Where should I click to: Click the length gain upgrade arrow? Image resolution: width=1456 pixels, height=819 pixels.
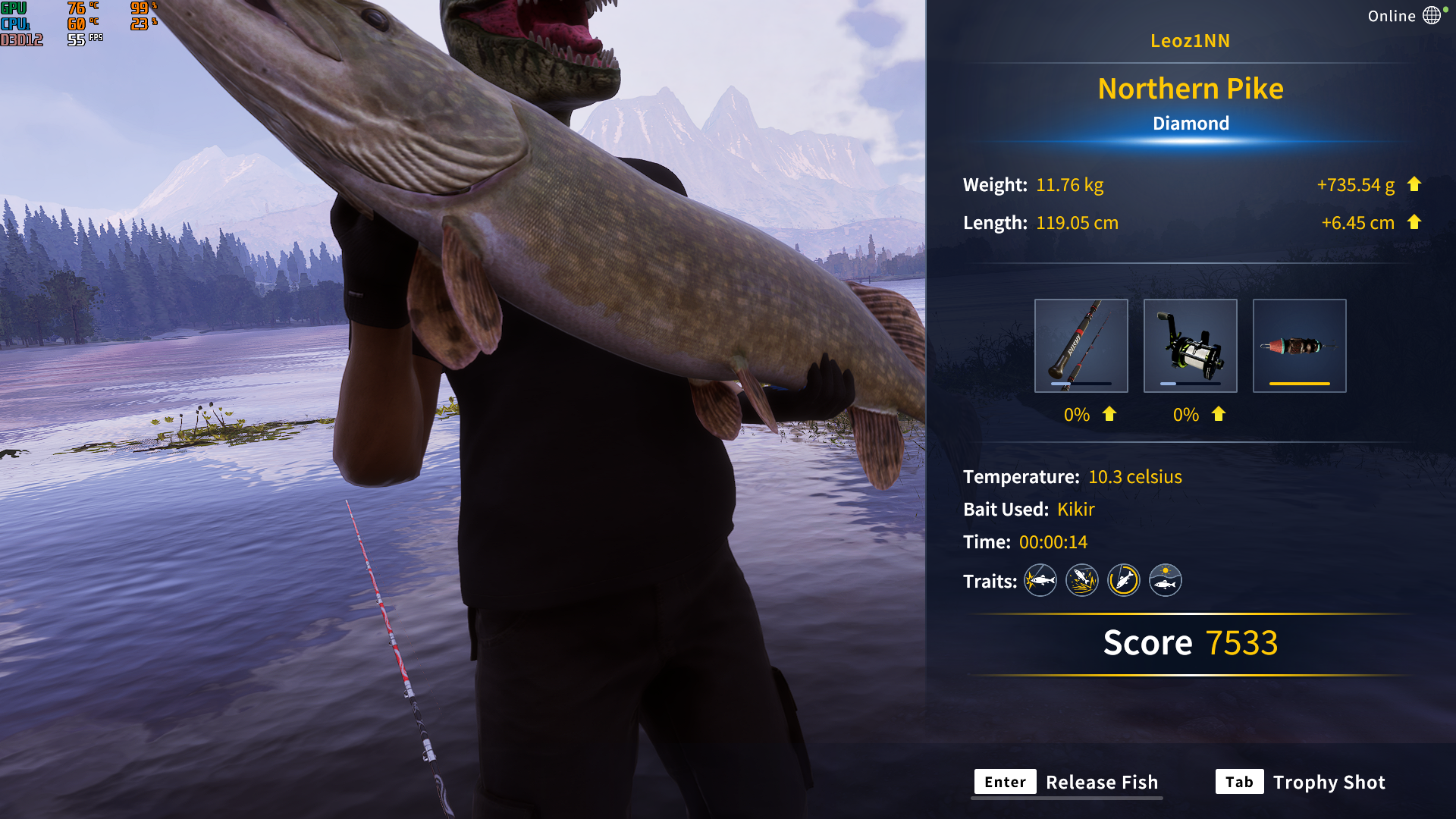pyautogui.click(x=1415, y=222)
